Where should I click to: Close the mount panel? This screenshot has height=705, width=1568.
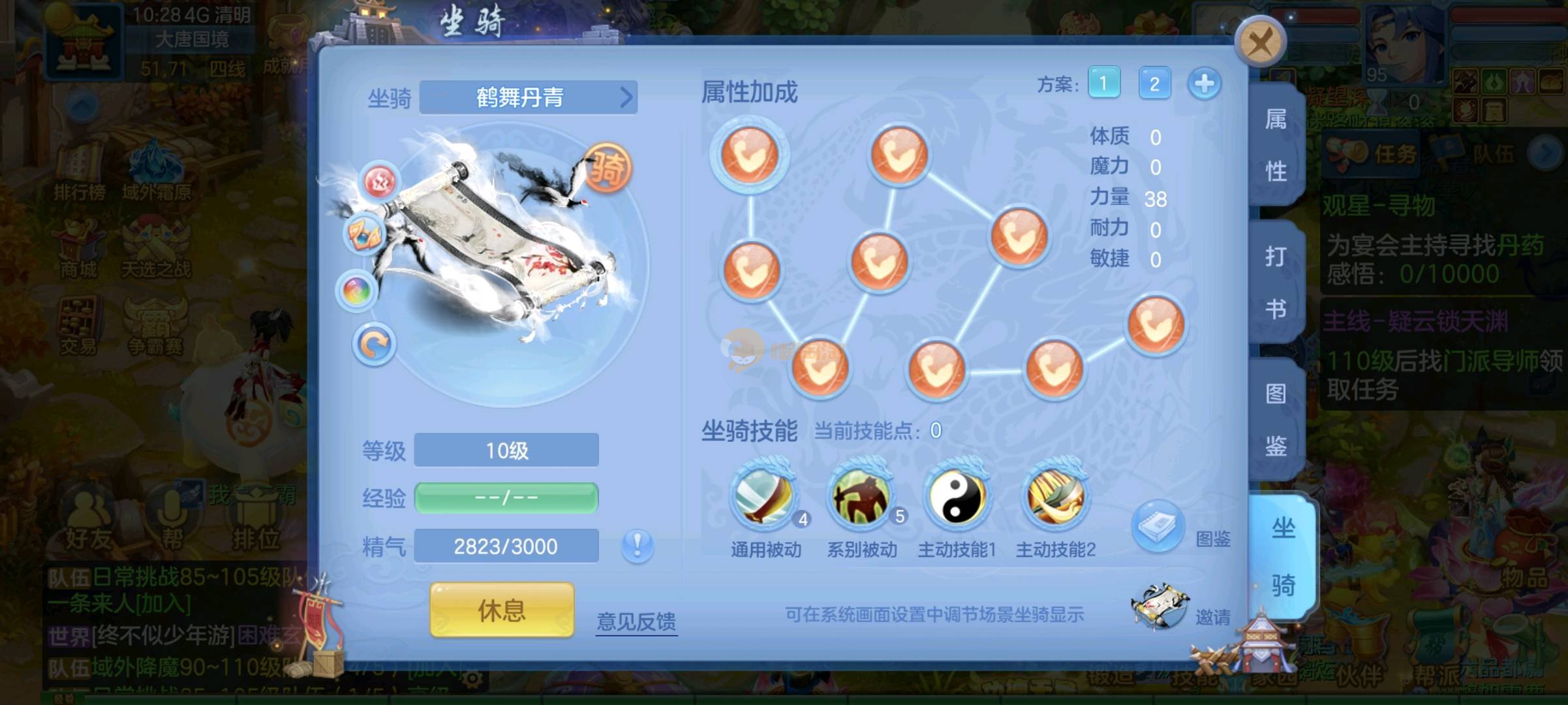click(1259, 42)
